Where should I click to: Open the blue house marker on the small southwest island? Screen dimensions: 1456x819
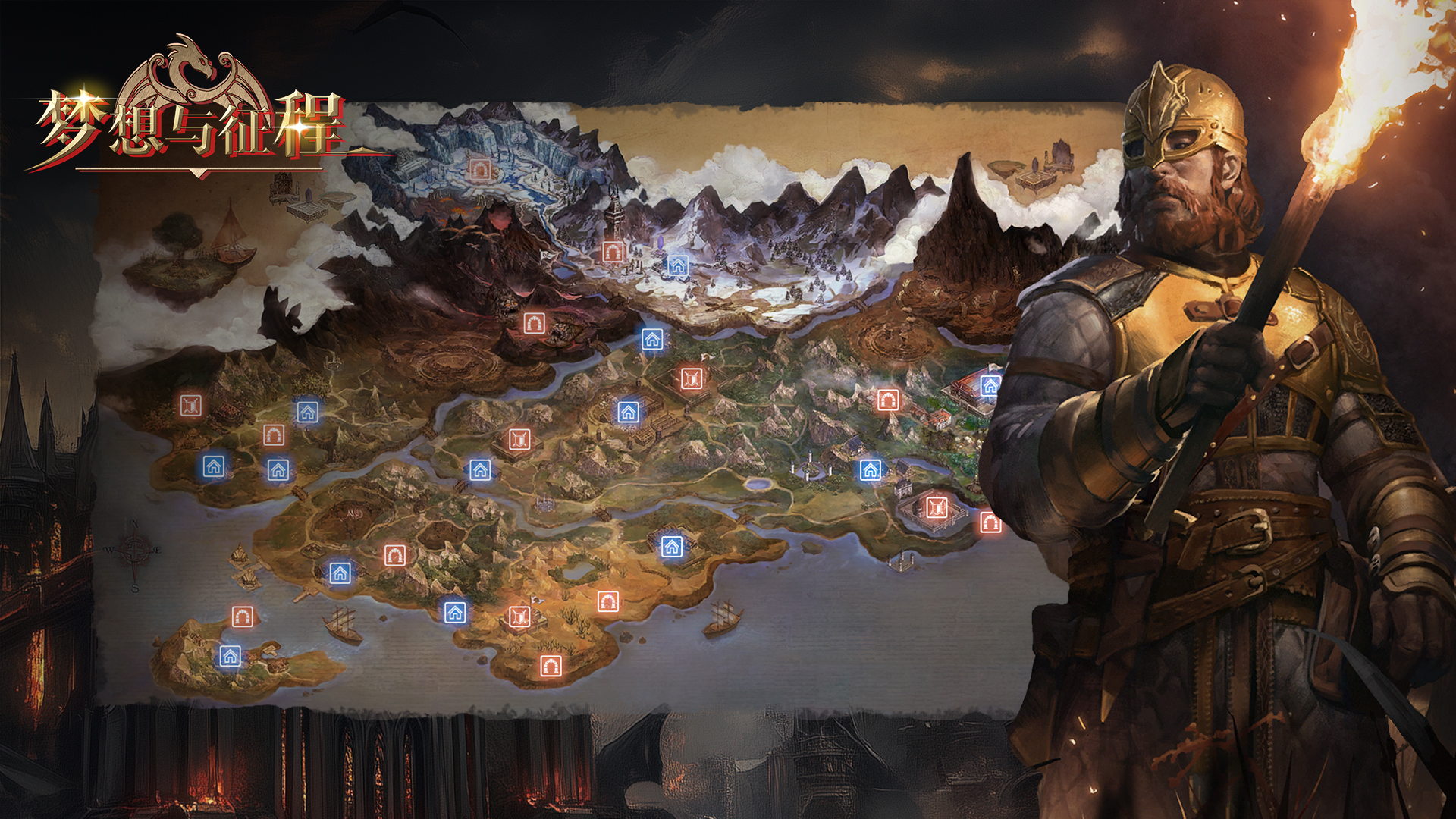click(x=230, y=656)
